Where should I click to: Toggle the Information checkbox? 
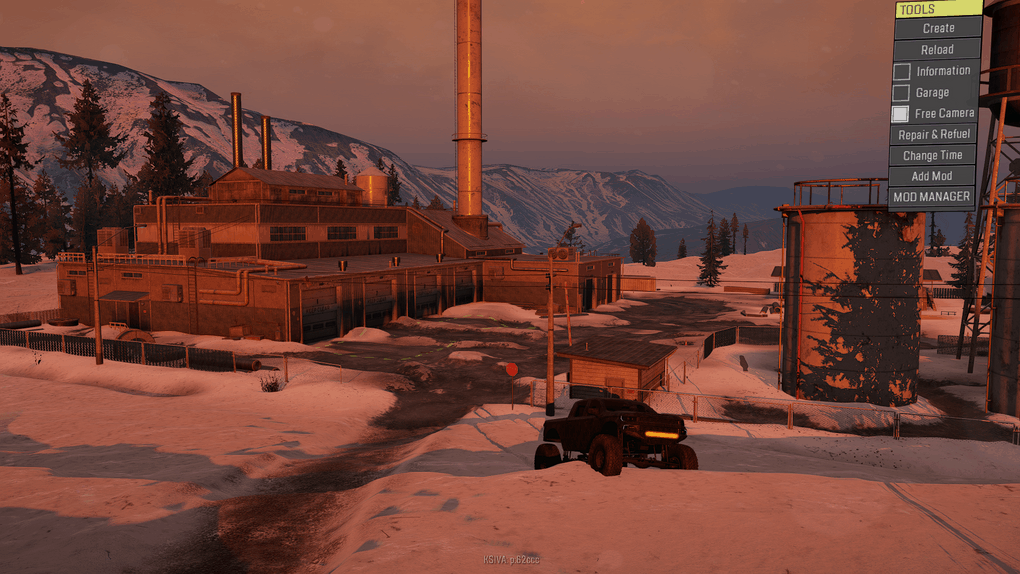coord(902,71)
